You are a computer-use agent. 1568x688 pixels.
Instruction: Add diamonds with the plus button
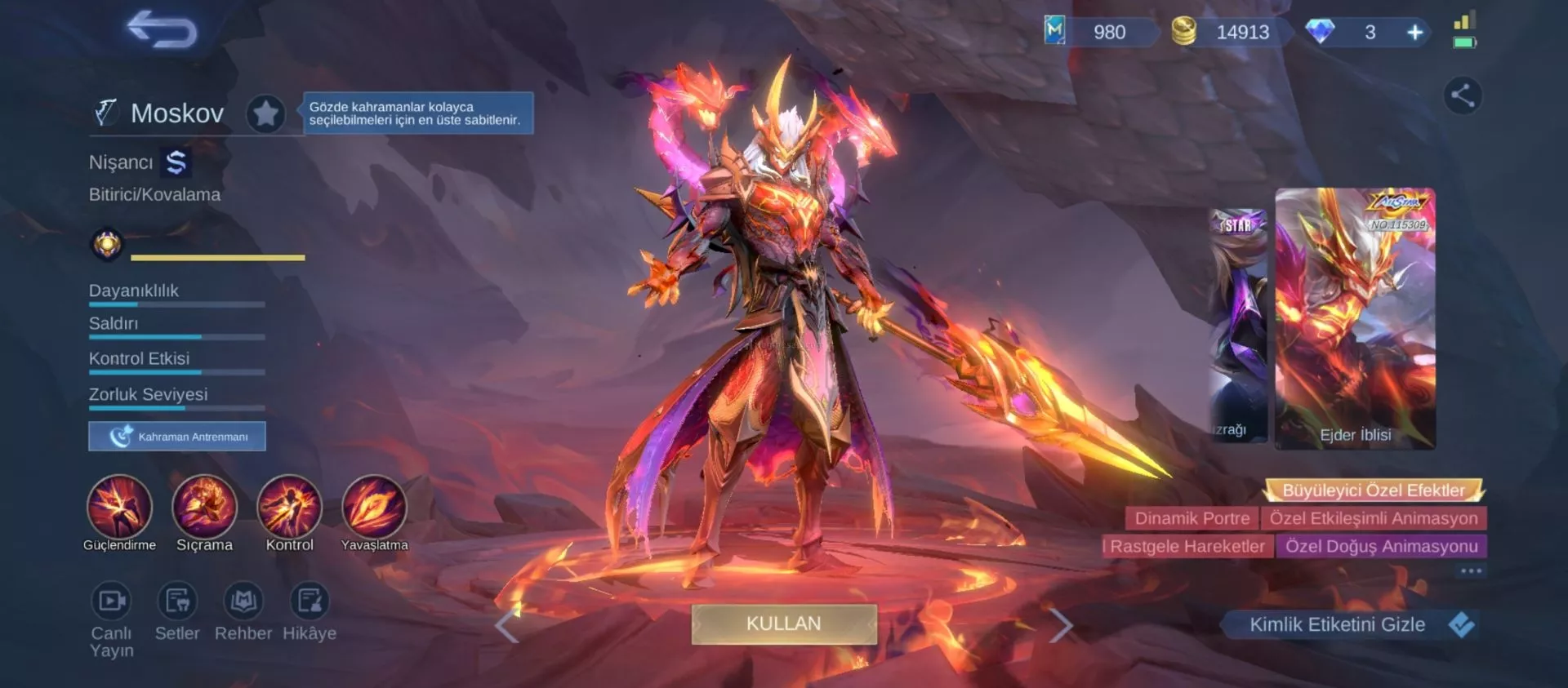[1415, 33]
